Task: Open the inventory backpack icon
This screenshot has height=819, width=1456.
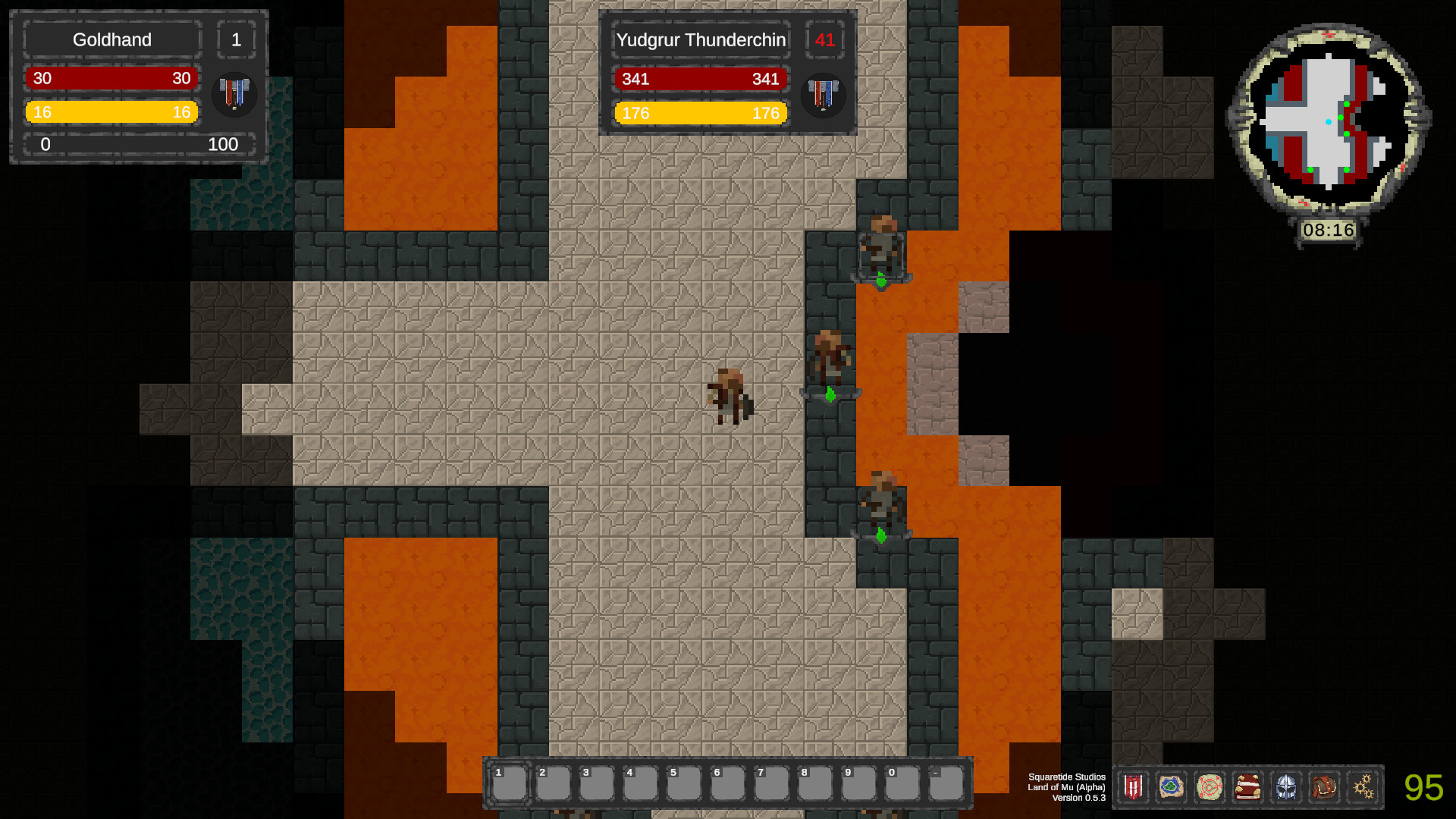Action: pyautogui.click(x=1325, y=786)
